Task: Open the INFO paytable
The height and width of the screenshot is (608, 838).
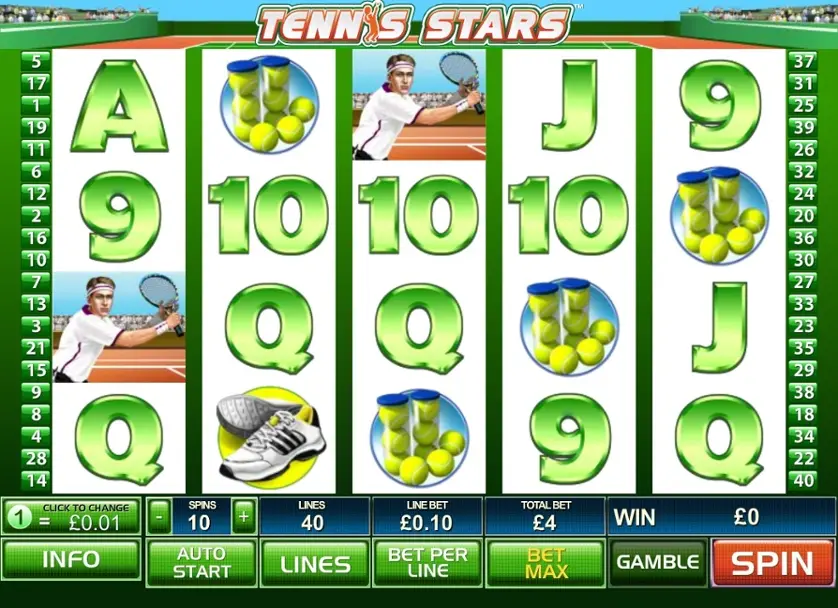Action: click(70, 561)
